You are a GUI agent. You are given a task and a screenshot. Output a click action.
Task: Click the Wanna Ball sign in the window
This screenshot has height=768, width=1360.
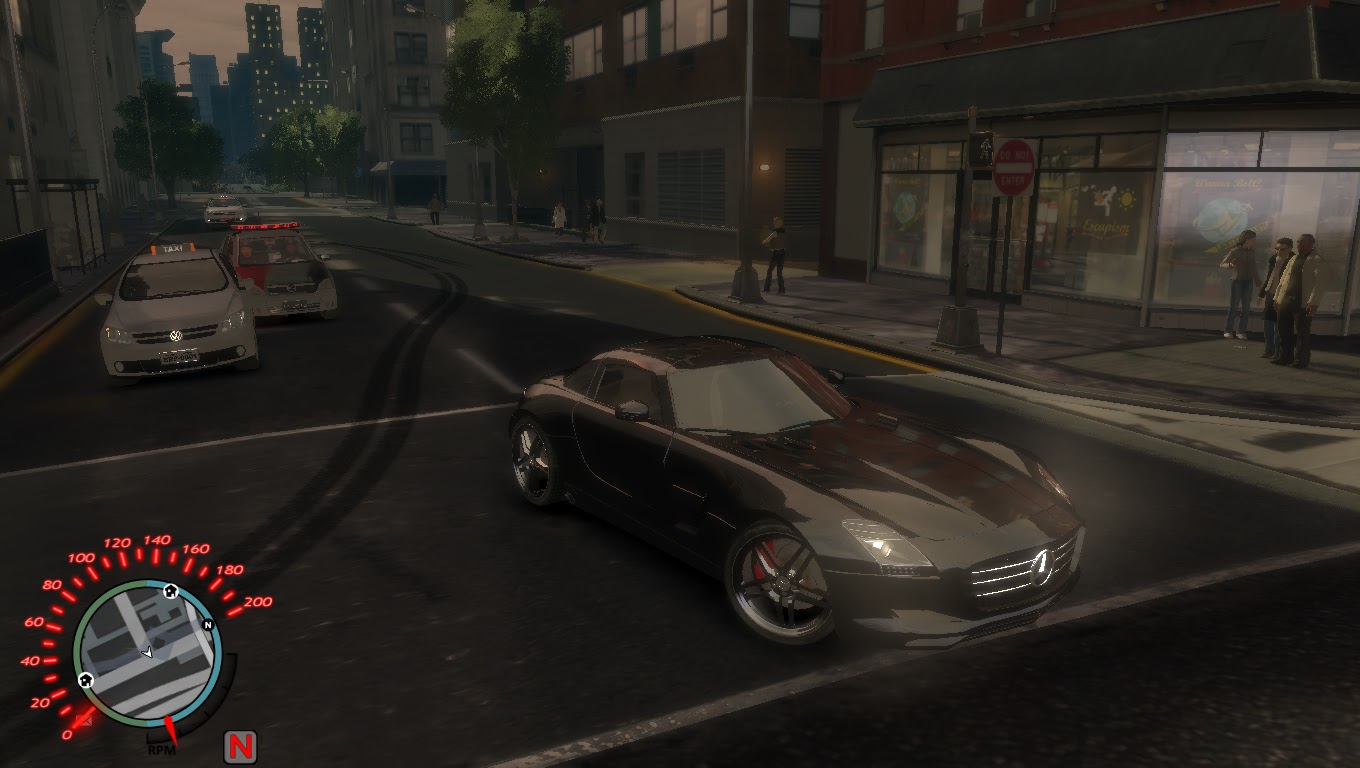coord(1228,183)
